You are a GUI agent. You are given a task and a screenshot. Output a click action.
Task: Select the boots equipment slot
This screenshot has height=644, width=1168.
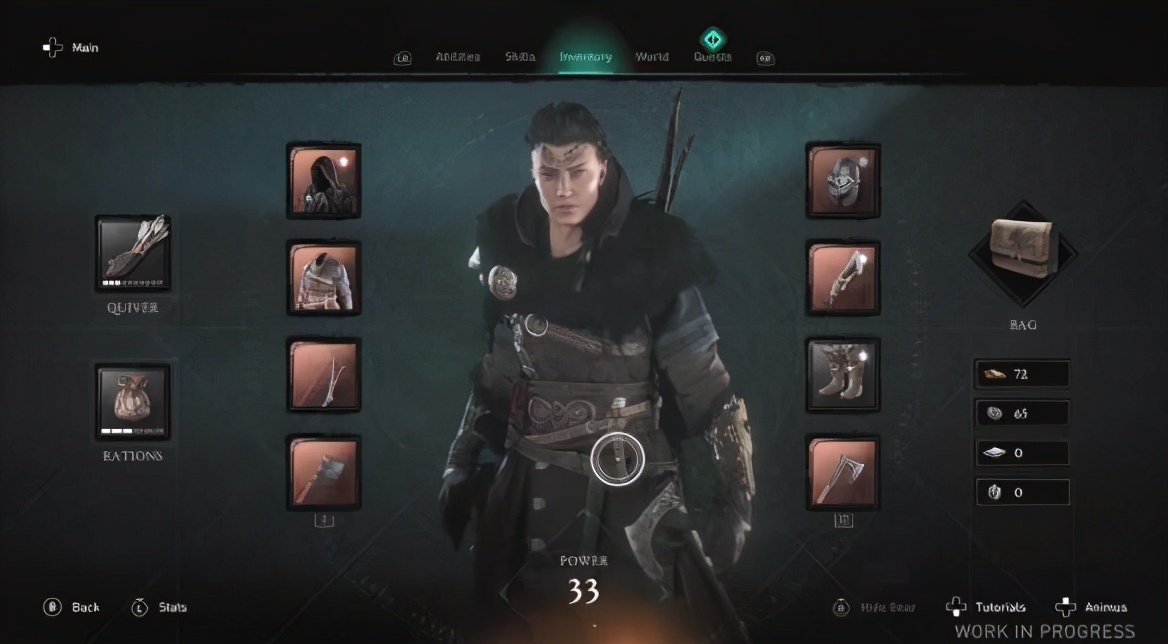coord(843,374)
